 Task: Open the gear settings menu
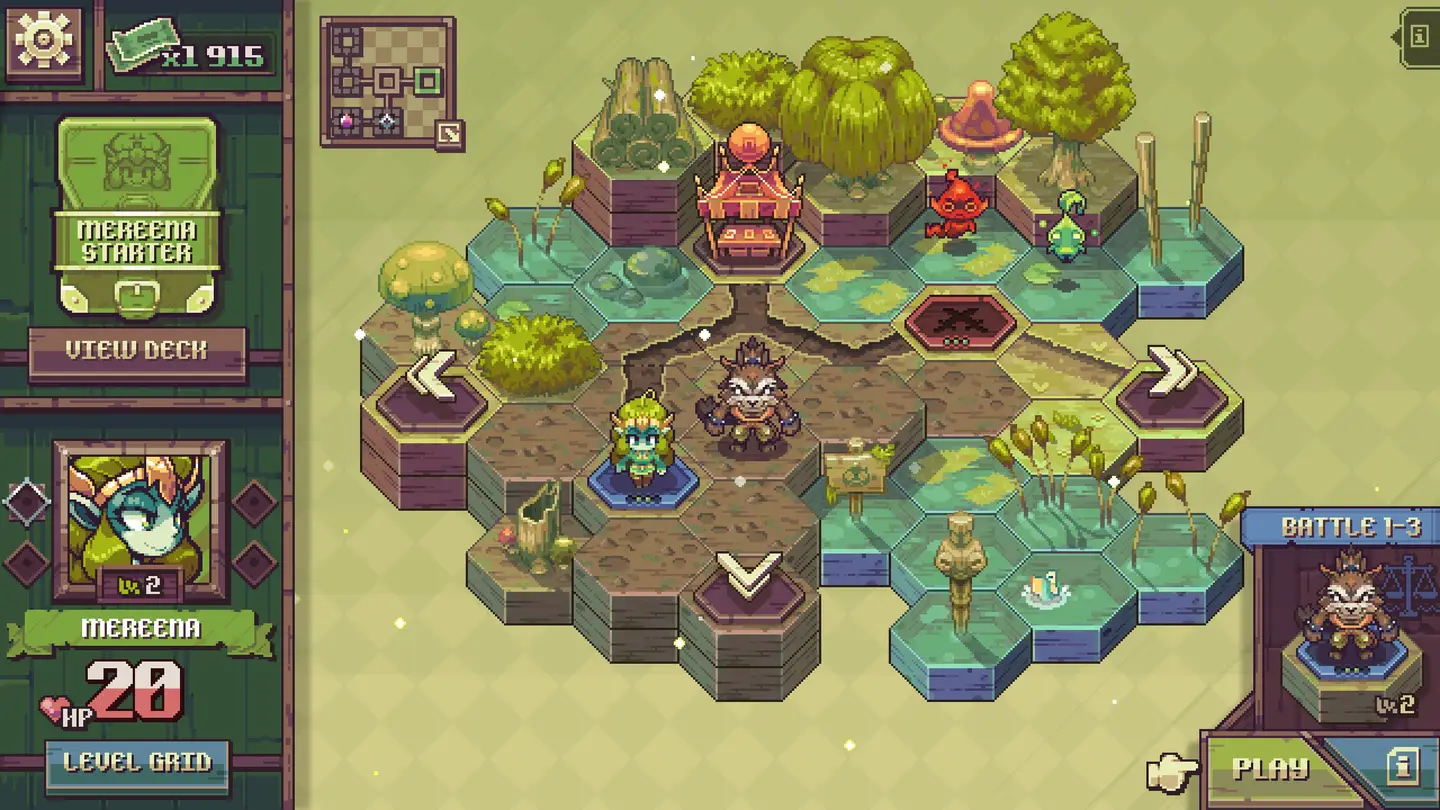click(x=44, y=43)
